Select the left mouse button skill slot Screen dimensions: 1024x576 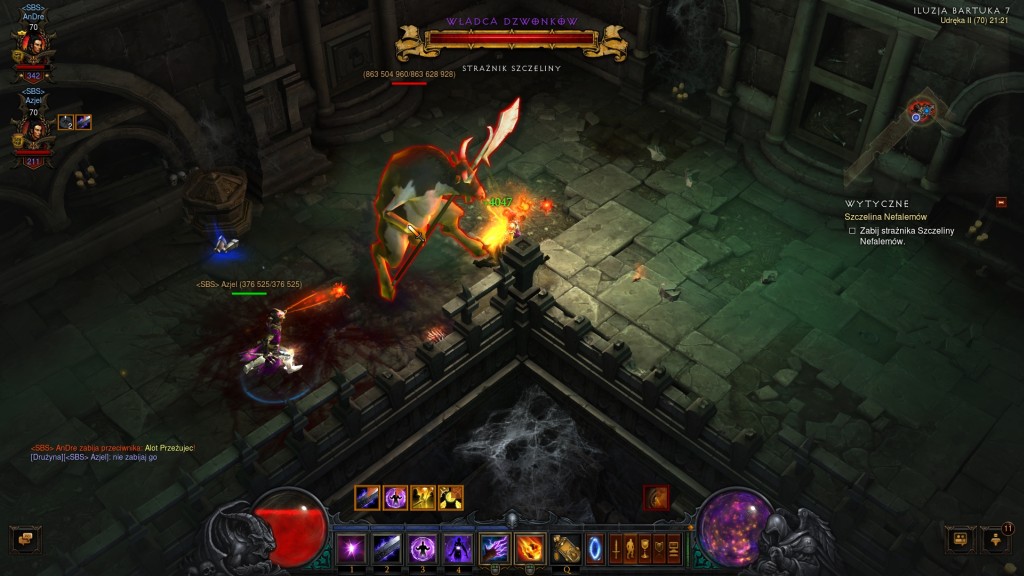point(495,547)
